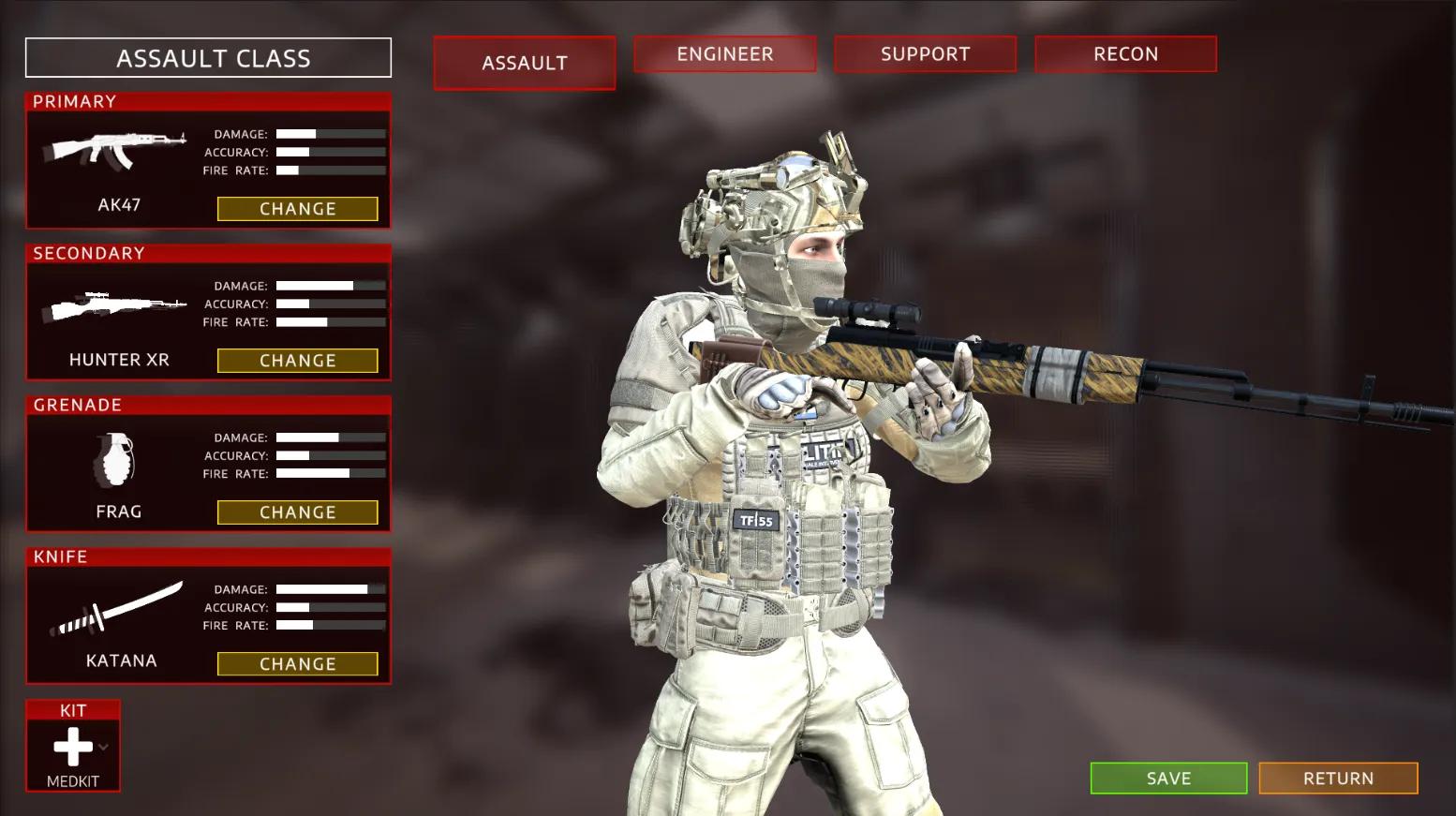Select the ASSAULT class tab
Viewport: 1456px width, 816px height.
pyautogui.click(x=524, y=63)
